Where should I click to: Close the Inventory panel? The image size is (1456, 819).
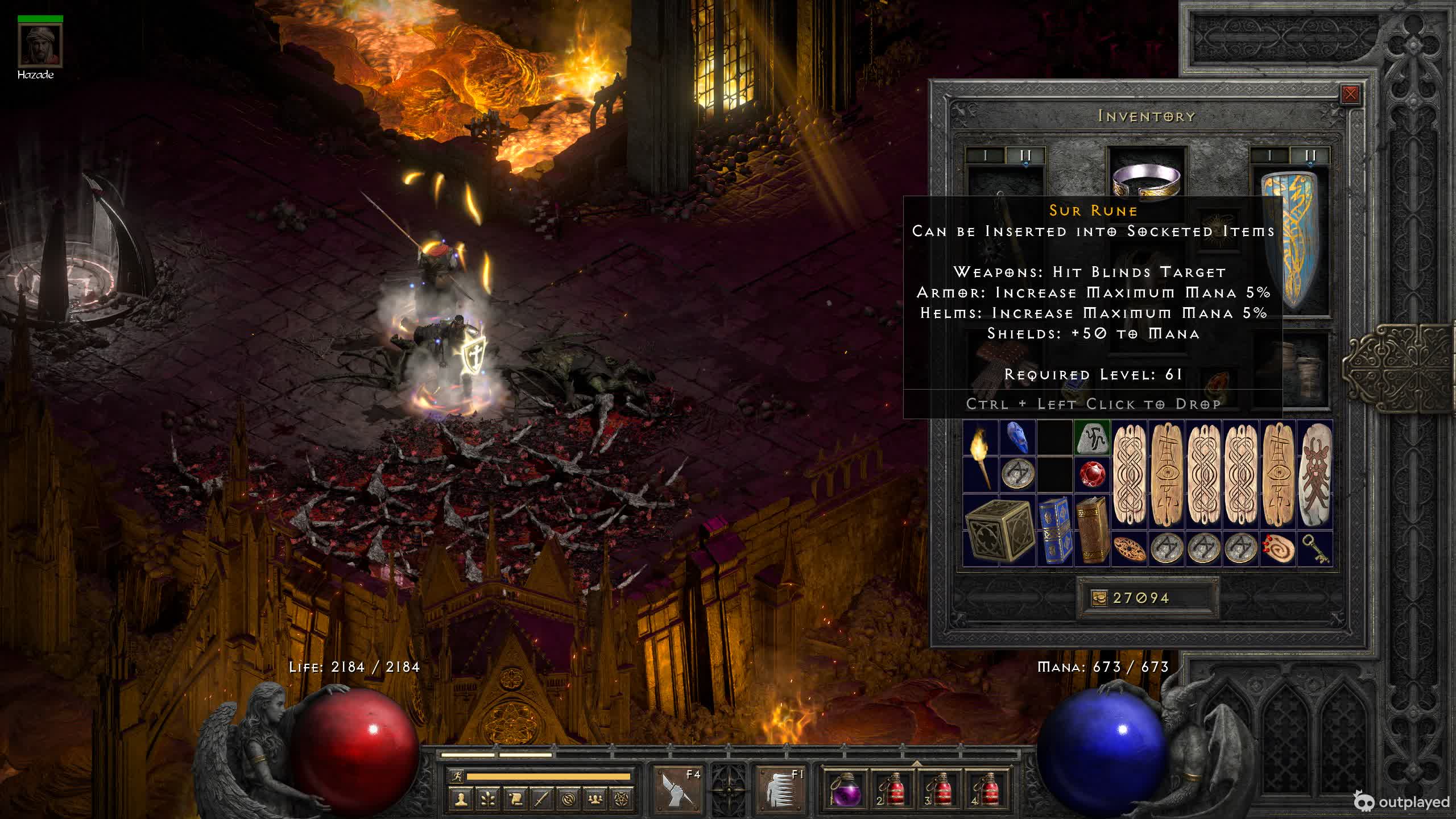tap(1350, 94)
